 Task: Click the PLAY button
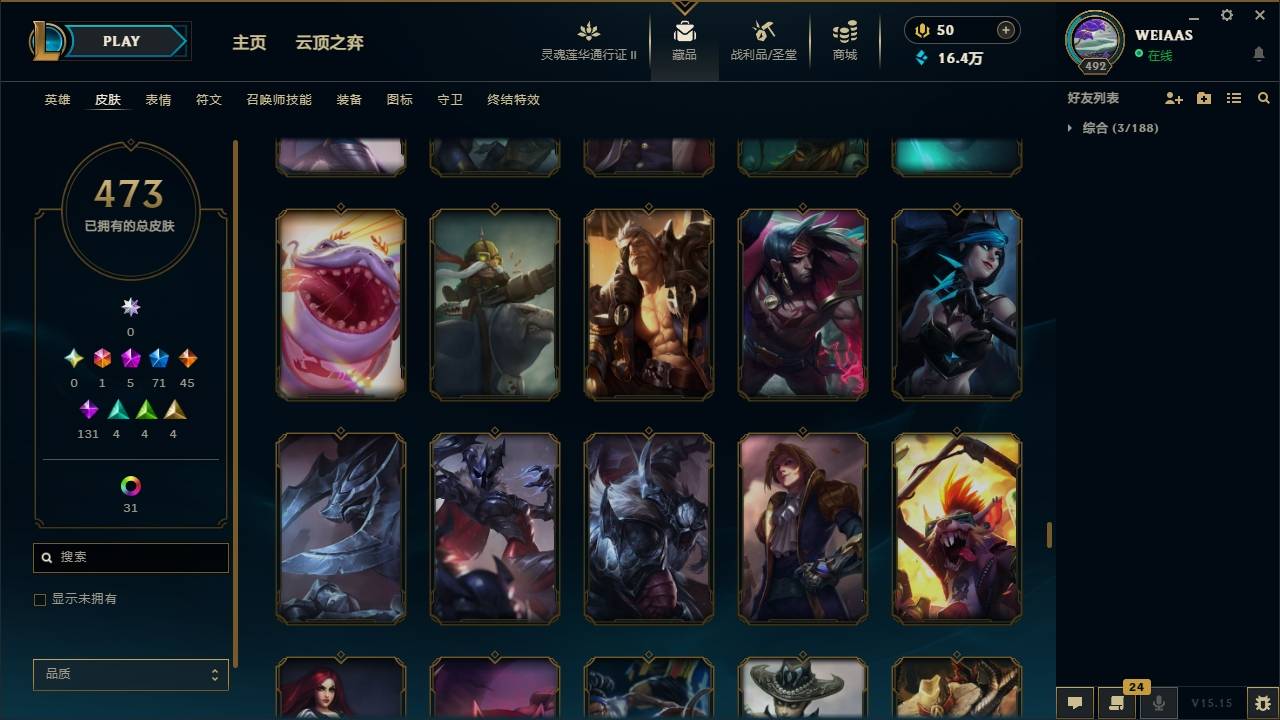click(x=120, y=41)
